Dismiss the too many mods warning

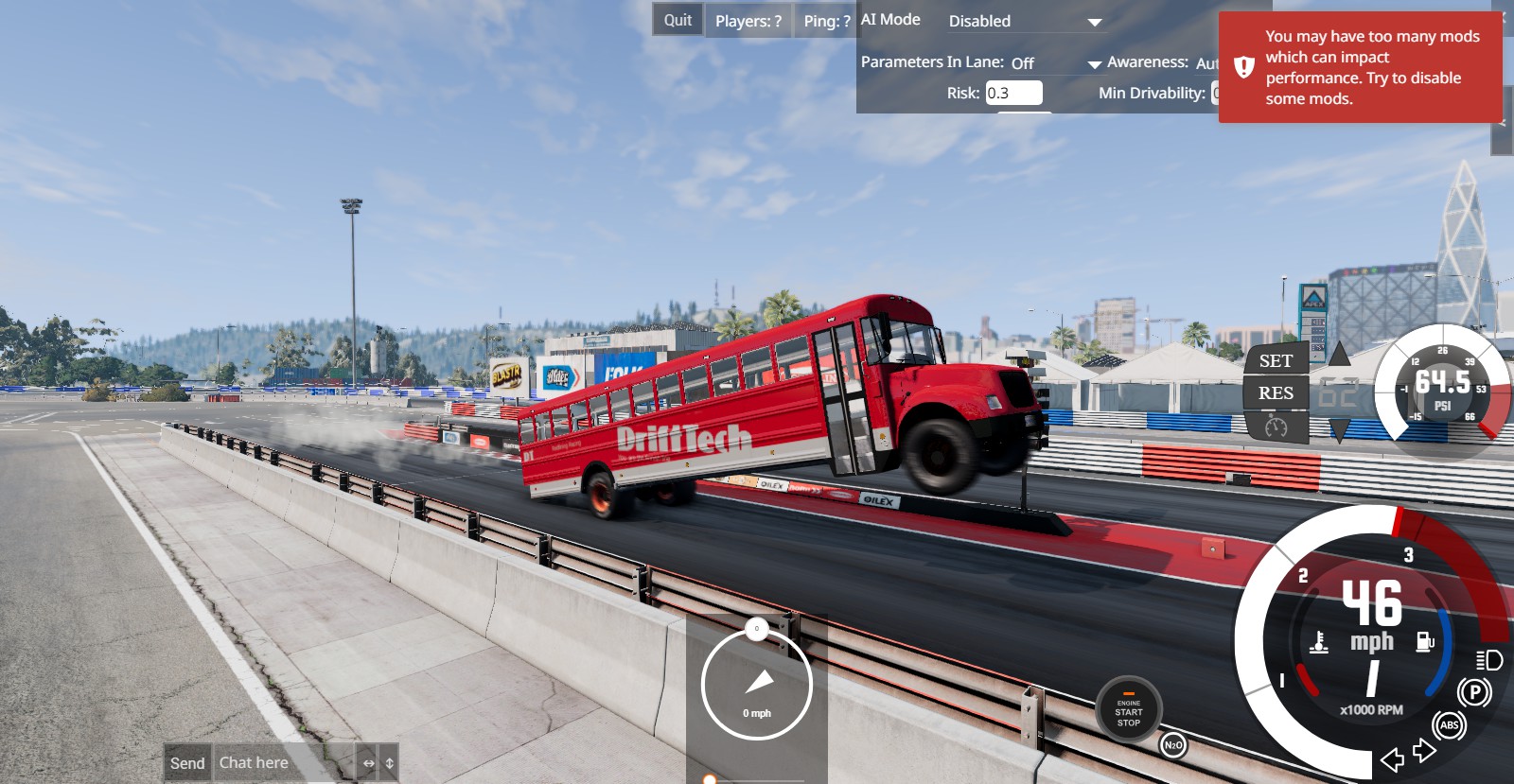coord(1360,67)
